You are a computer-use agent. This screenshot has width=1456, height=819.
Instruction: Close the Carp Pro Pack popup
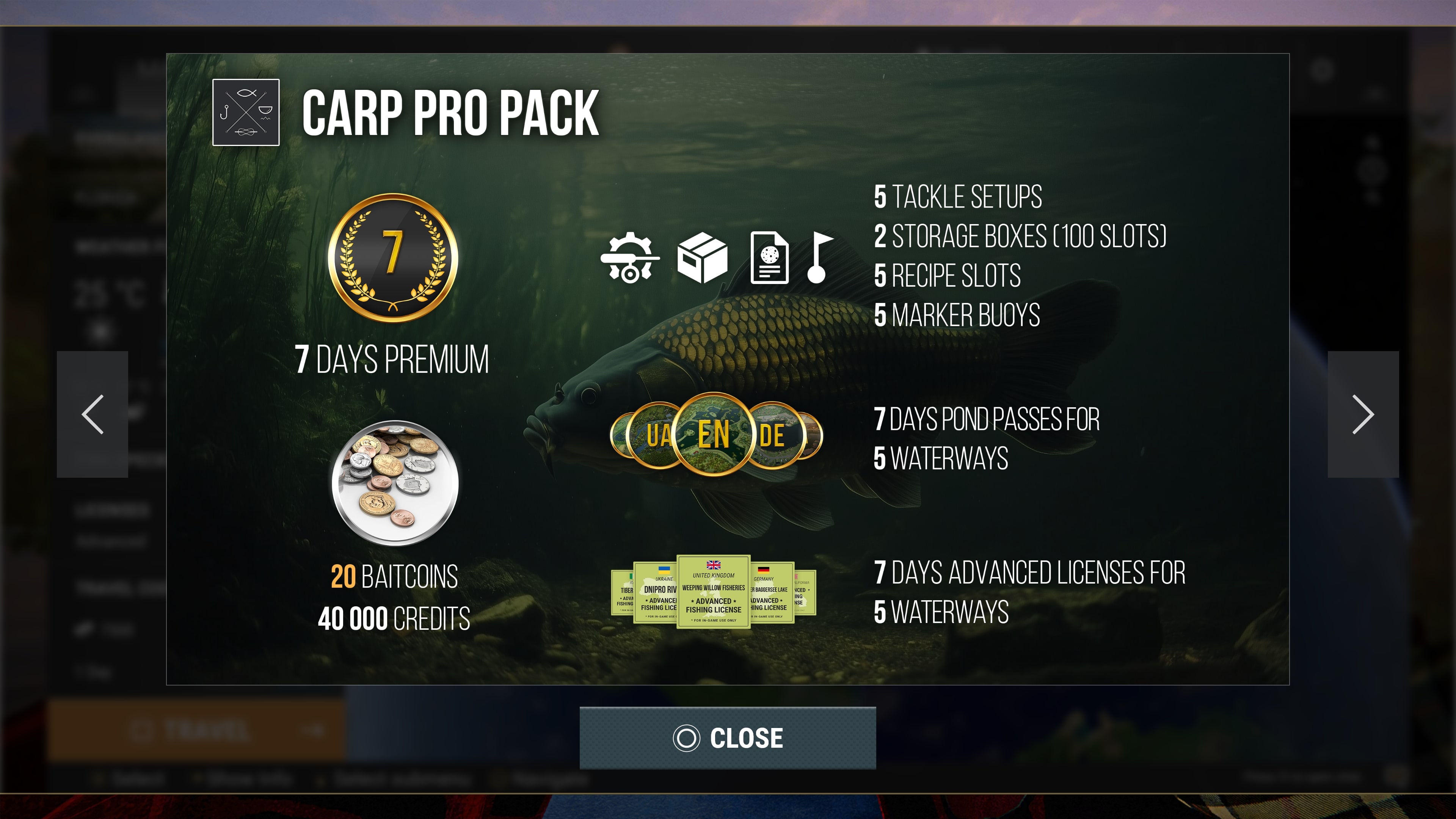tap(728, 737)
